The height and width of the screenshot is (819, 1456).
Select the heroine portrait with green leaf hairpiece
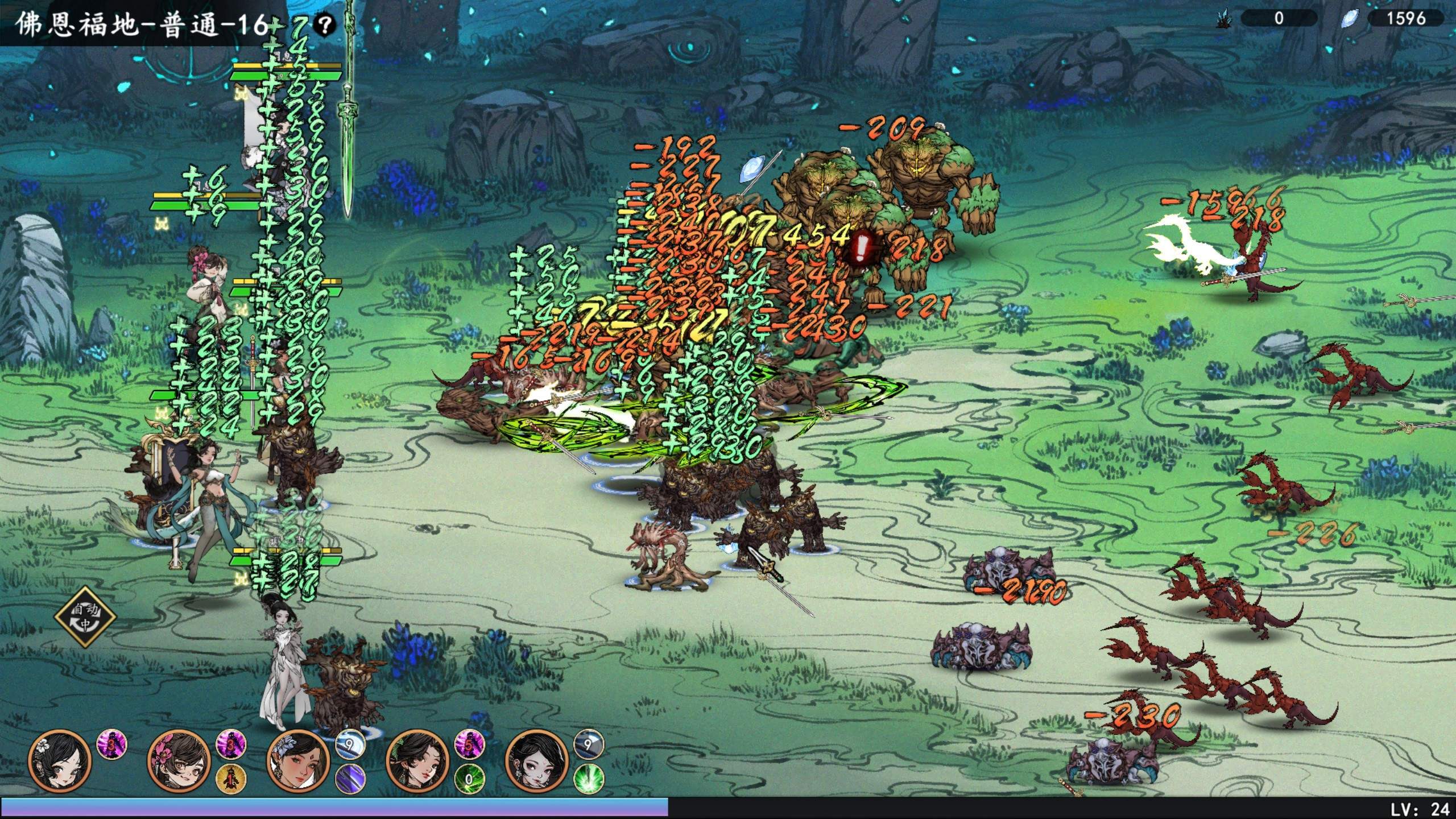417,762
